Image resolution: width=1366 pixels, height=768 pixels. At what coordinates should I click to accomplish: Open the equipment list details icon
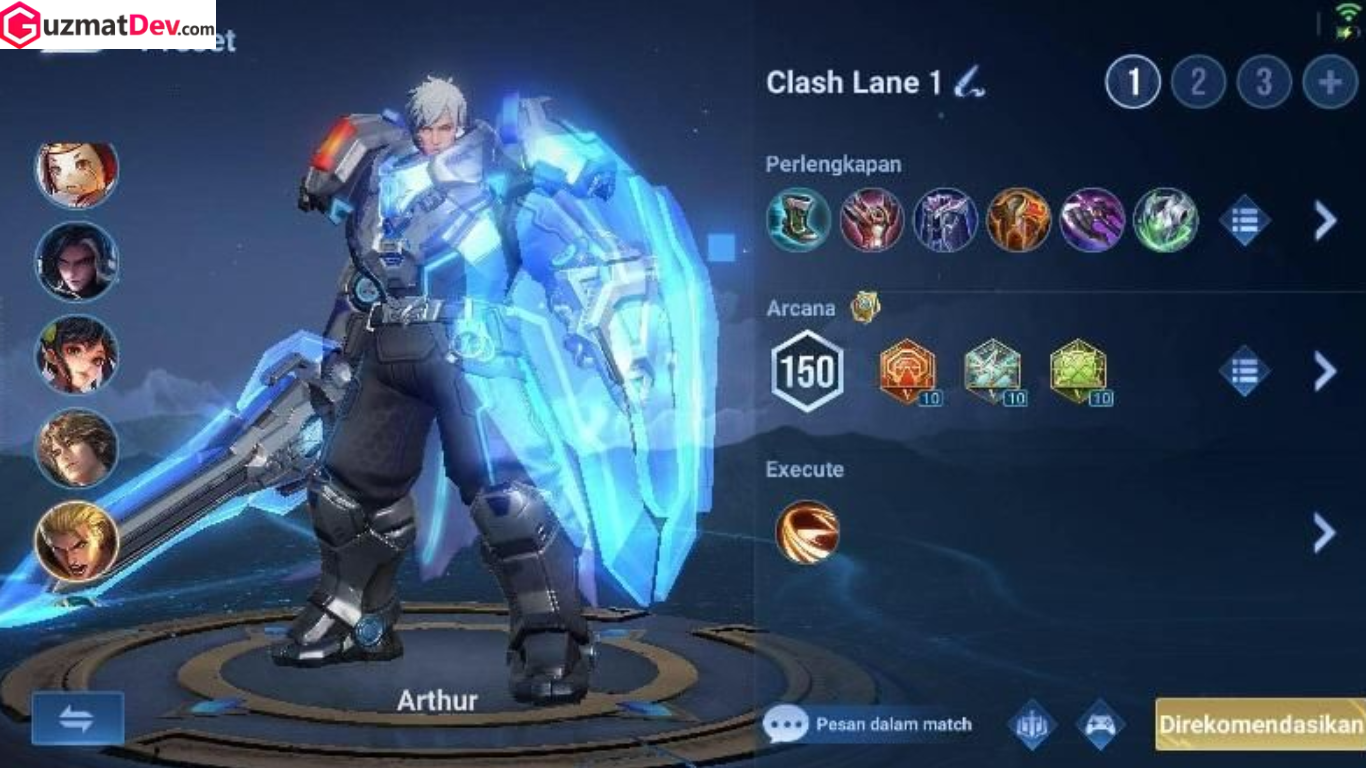[1245, 220]
